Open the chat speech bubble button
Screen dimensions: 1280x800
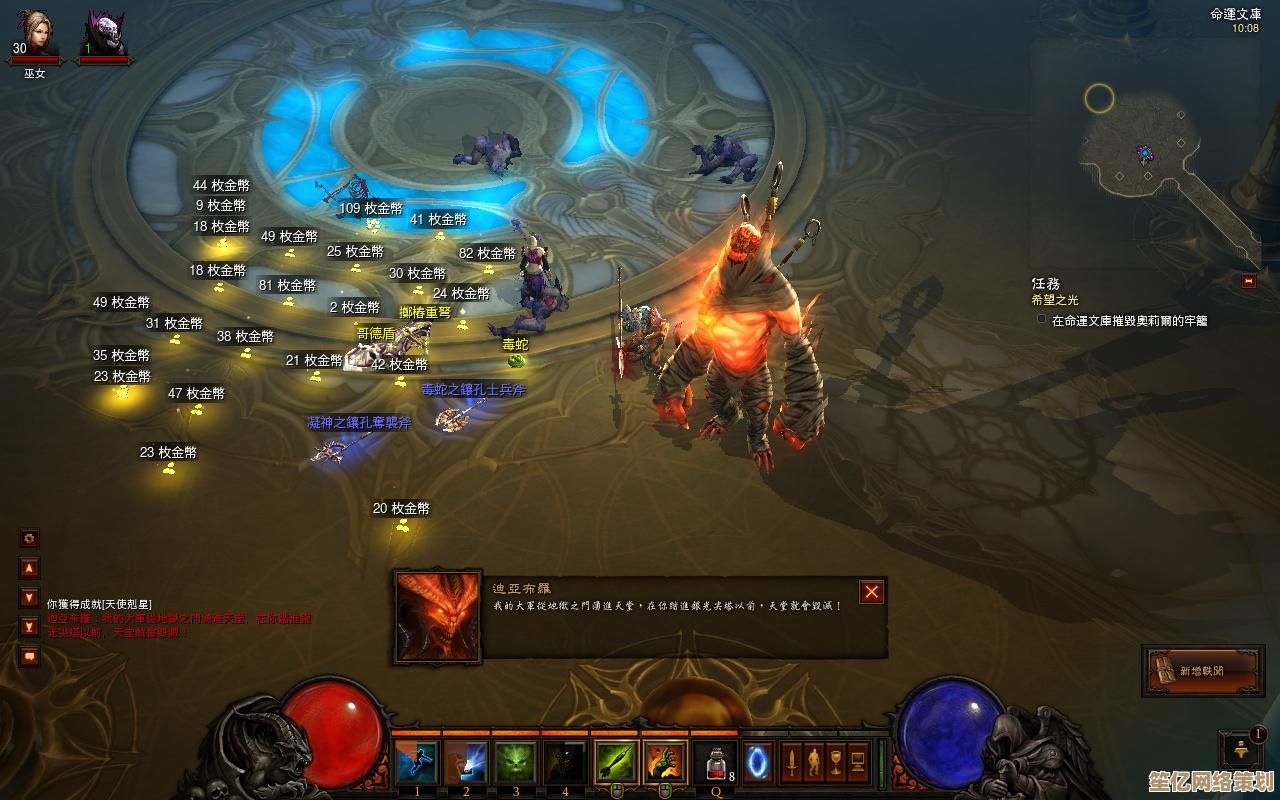(29, 657)
